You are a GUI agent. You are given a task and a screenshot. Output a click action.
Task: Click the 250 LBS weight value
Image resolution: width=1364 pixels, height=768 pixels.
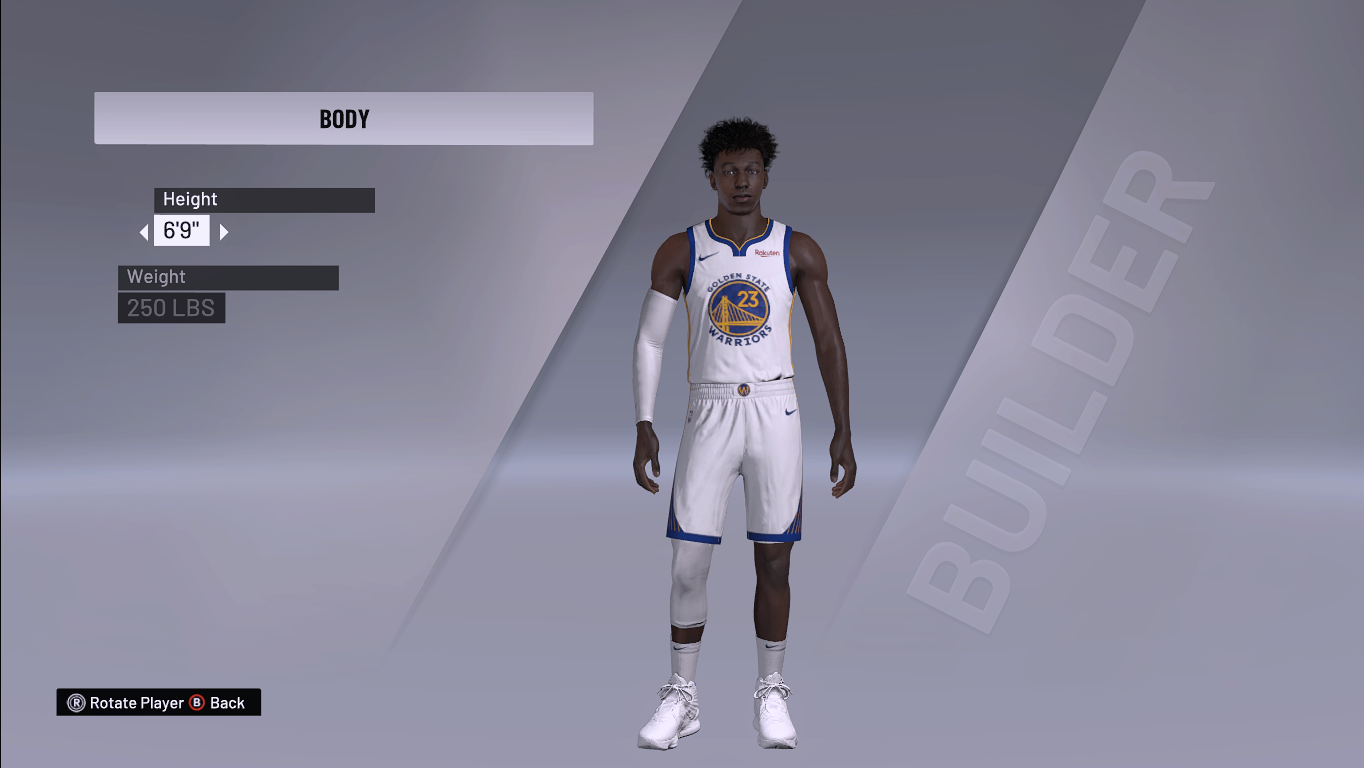pos(171,308)
